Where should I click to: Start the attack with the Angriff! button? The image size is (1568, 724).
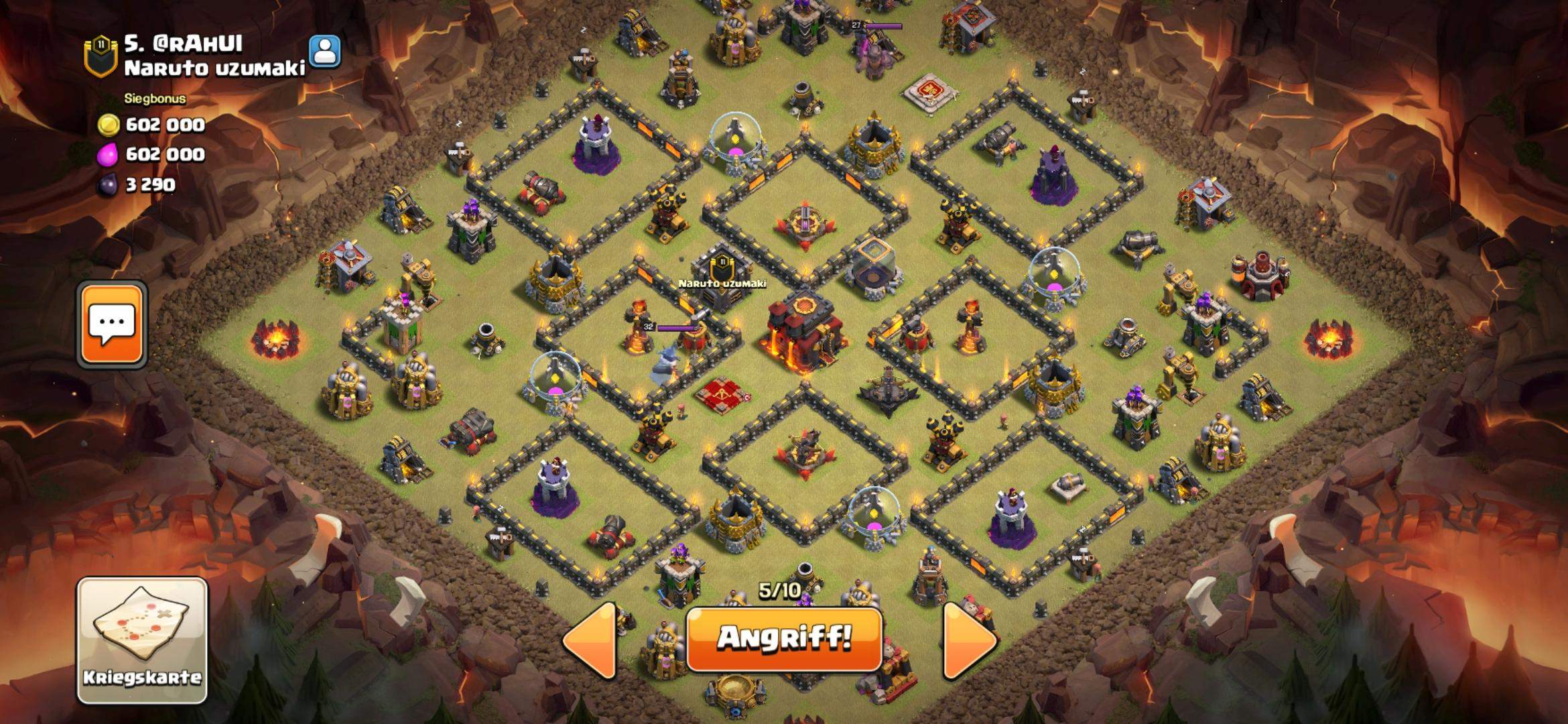point(784,638)
